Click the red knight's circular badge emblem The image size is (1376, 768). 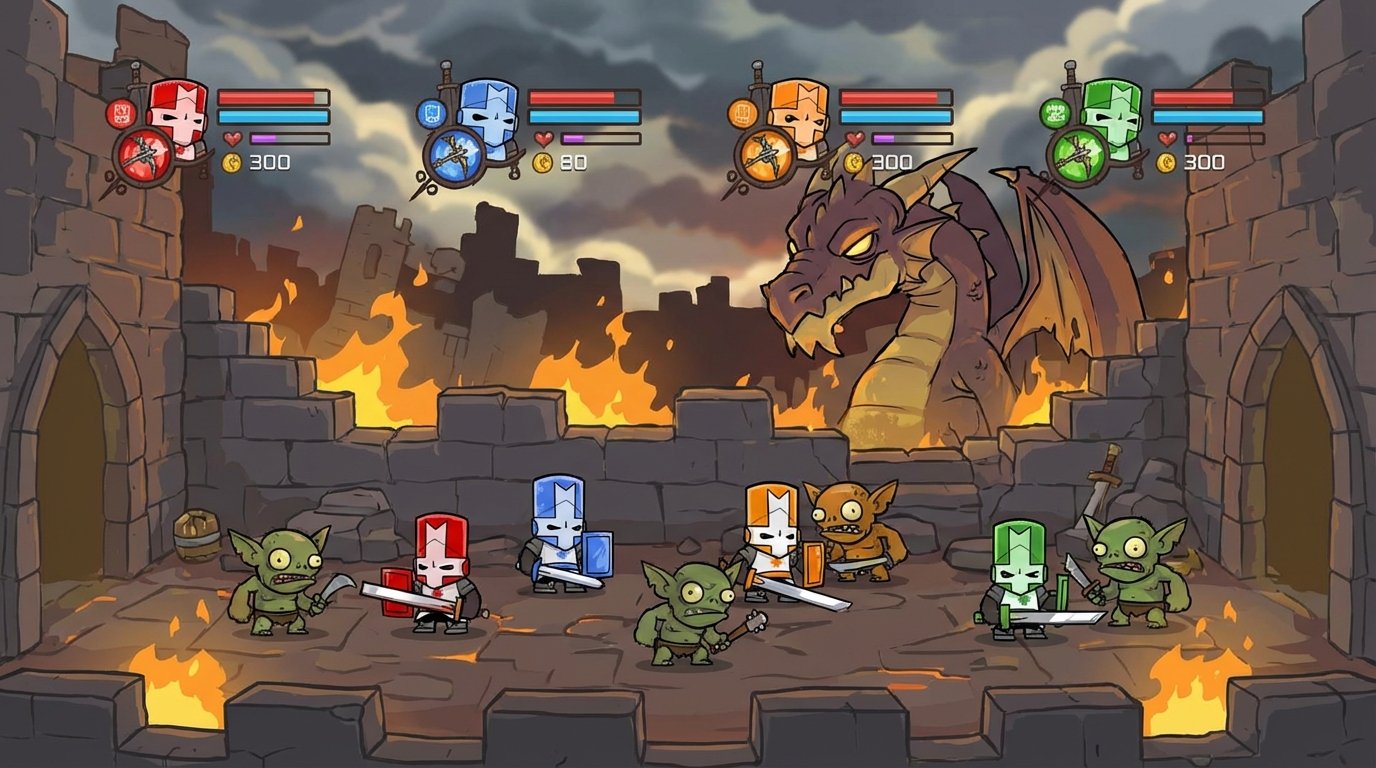tap(120, 112)
